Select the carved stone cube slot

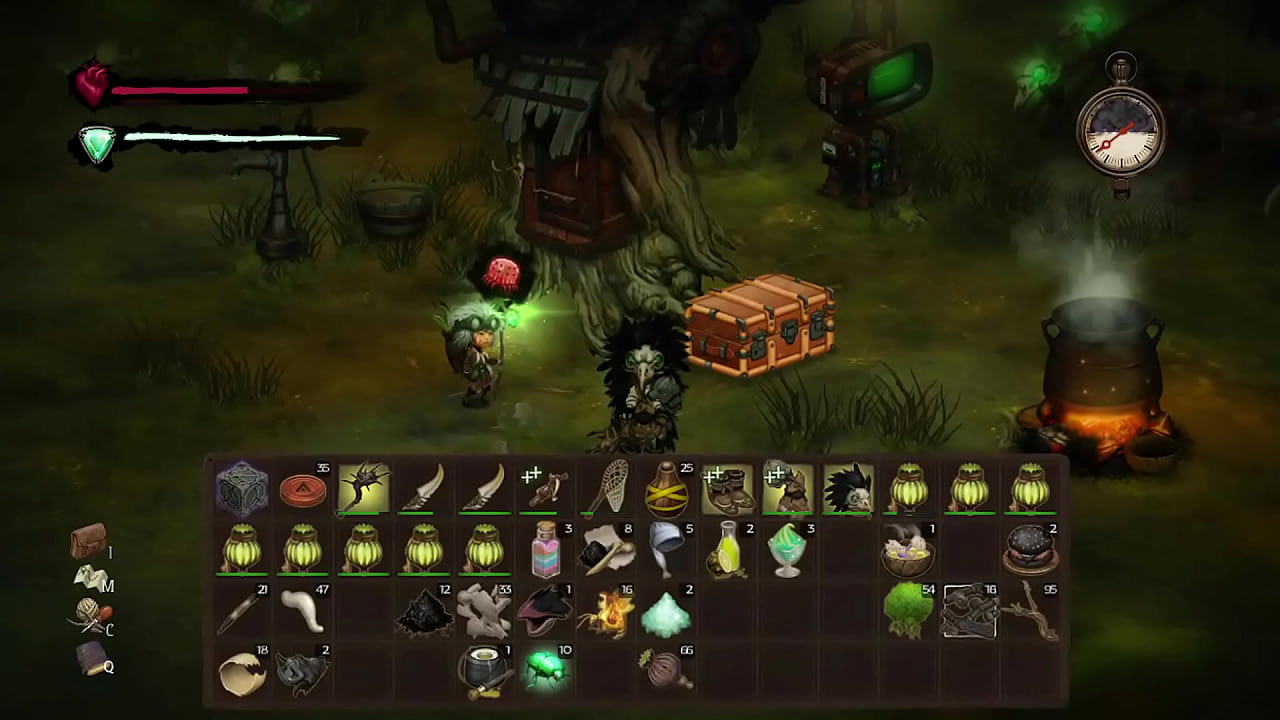pos(242,489)
